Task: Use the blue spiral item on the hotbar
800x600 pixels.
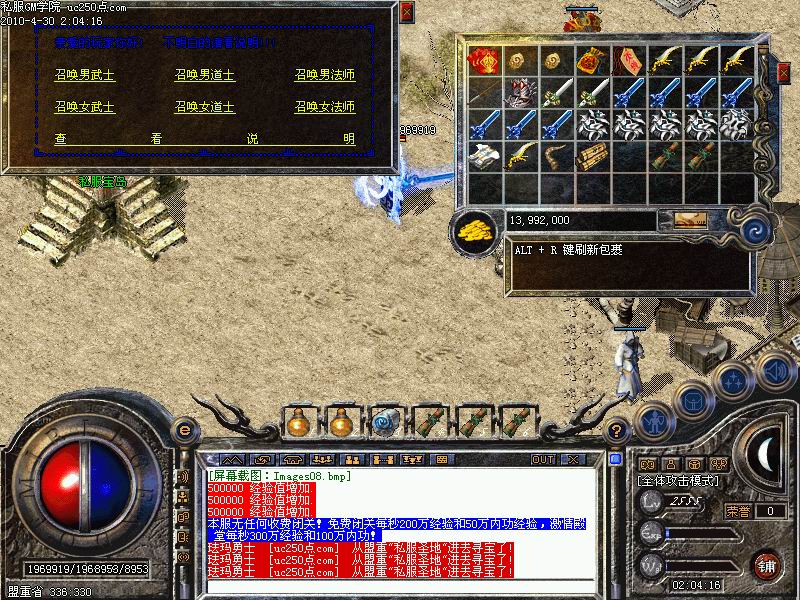Action: coord(385,421)
